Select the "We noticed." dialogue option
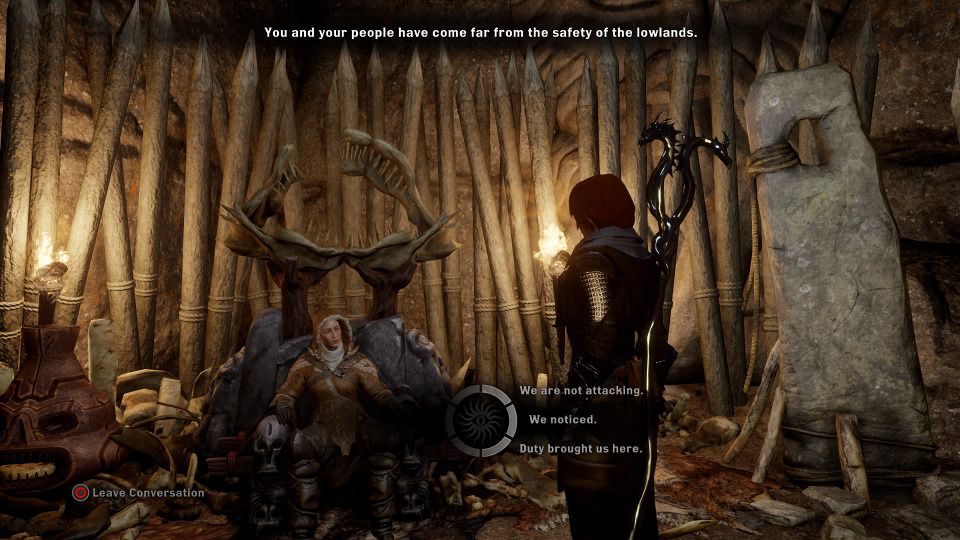 pos(562,420)
